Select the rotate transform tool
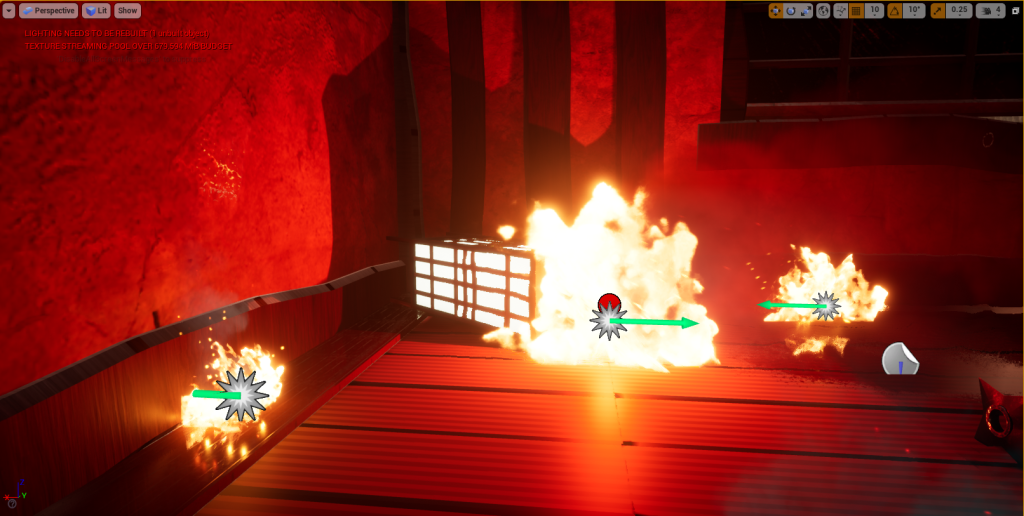Image resolution: width=1024 pixels, height=516 pixels. (791, 10)
